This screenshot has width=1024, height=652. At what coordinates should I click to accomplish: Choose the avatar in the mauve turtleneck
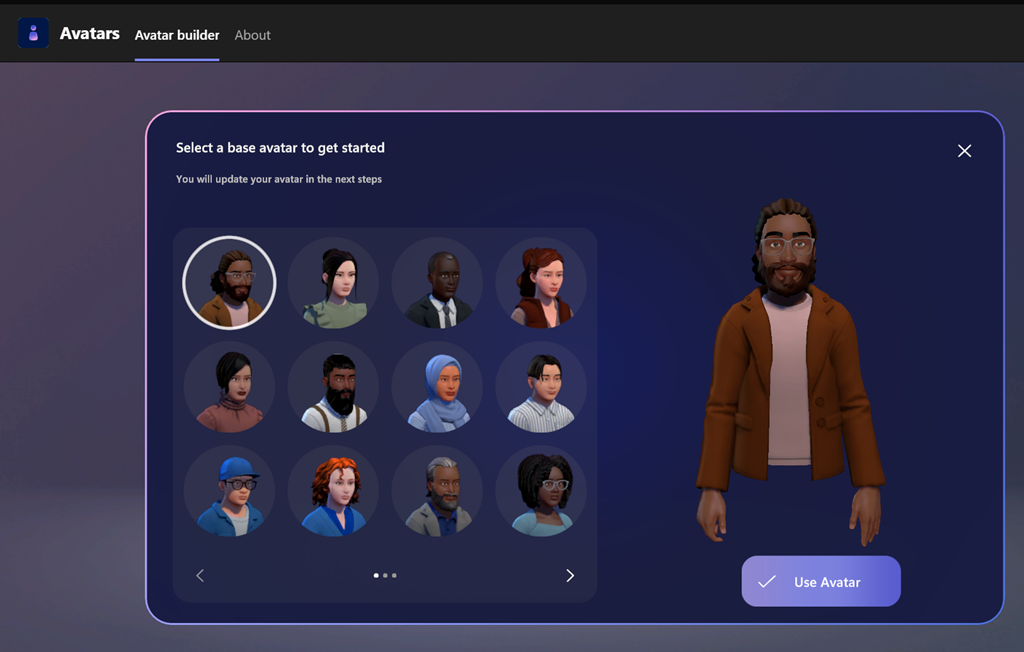pyautogui.click(x=229, y=387)
